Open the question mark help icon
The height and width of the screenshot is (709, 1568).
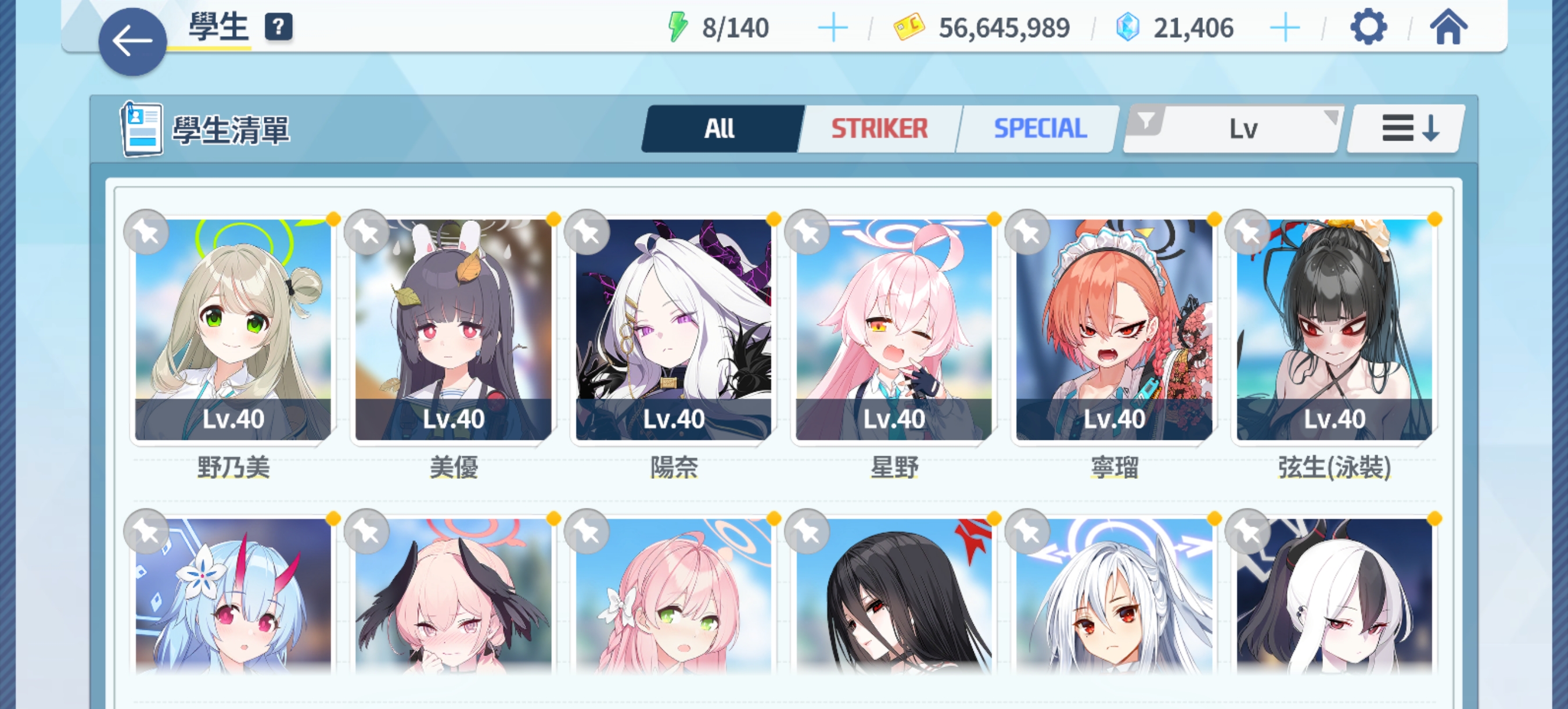[x=278, y=27]
